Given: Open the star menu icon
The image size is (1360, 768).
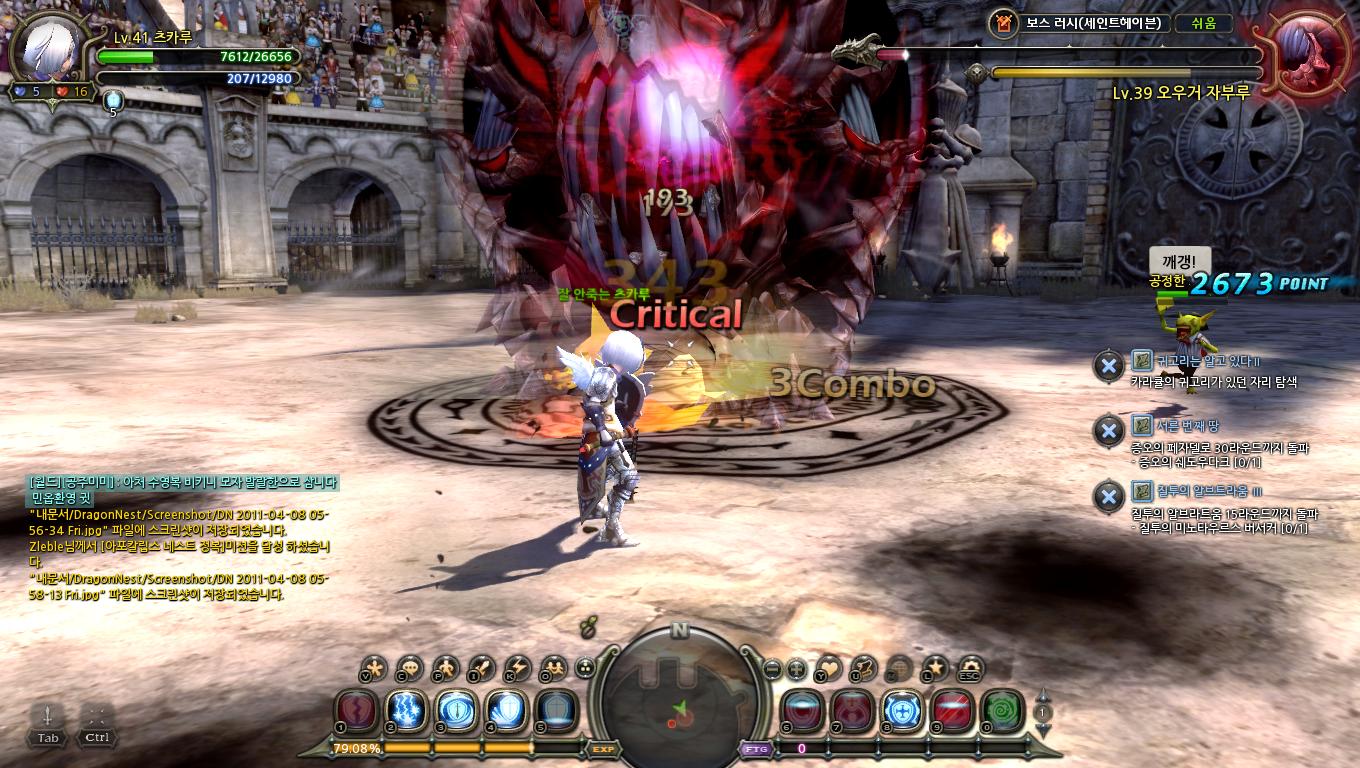Looking at the screenshot, I should point(935,668).
